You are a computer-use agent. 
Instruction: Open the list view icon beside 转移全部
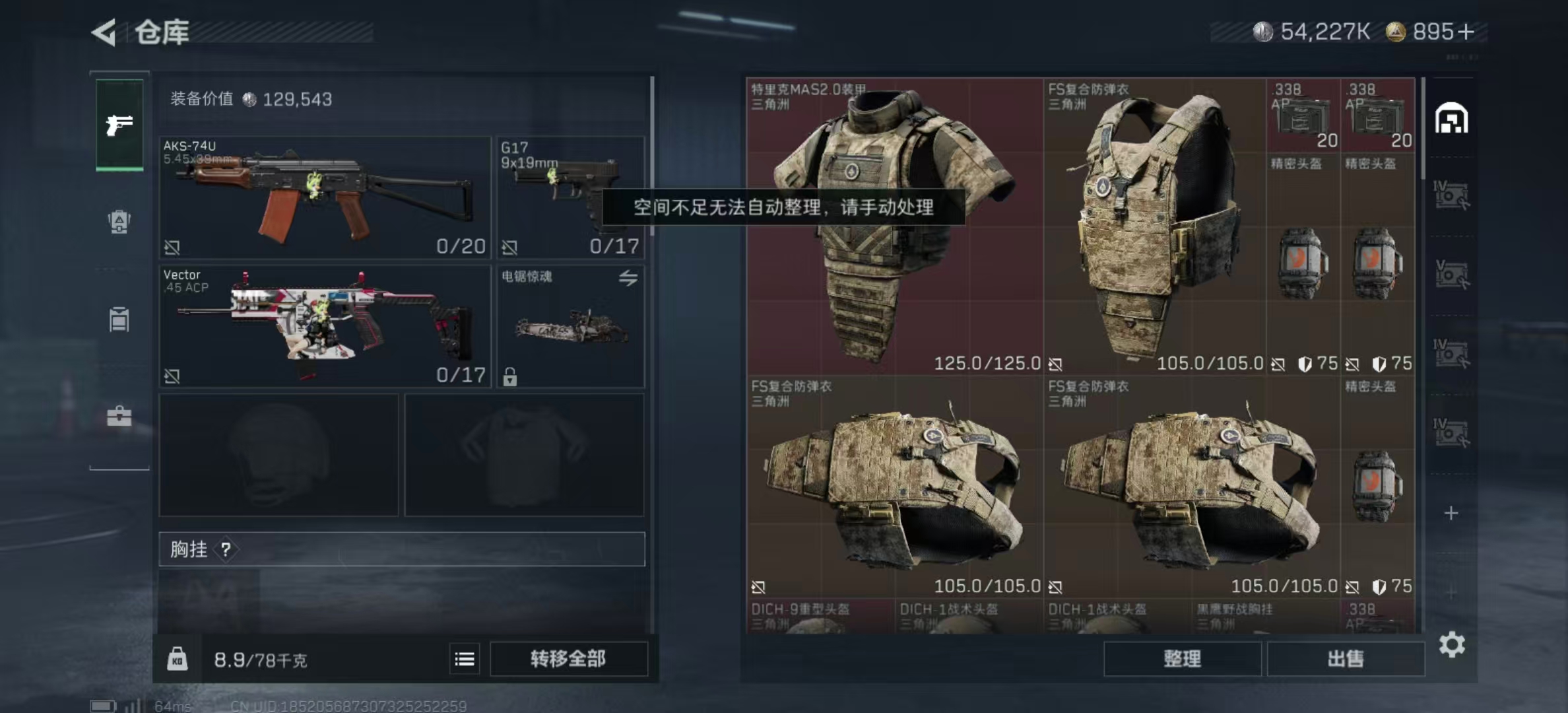coord(465,659)
